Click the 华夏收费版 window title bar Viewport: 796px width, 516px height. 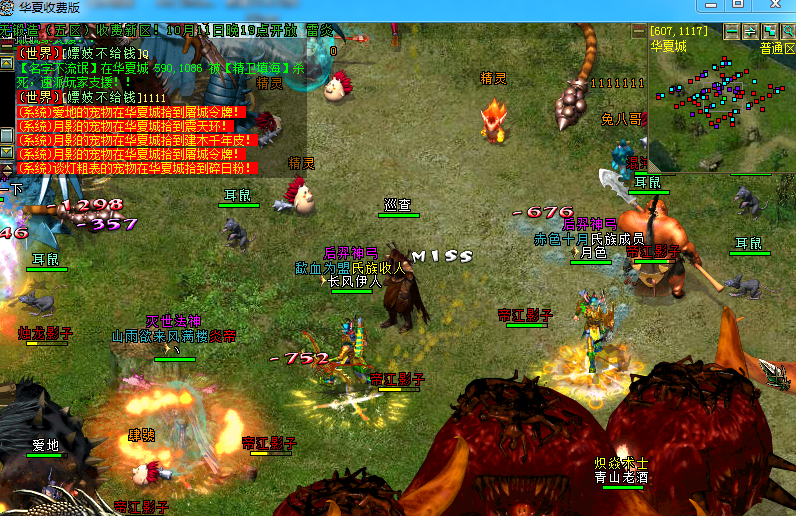point(400,7)
